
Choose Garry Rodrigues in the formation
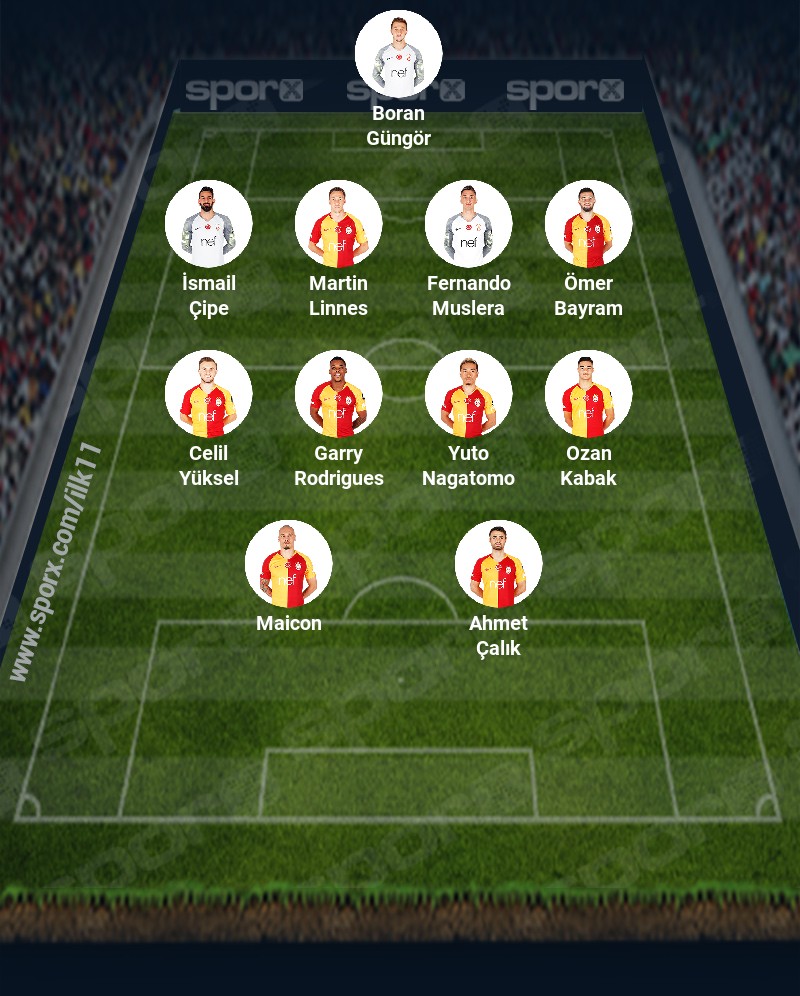(x=338, y=394)
